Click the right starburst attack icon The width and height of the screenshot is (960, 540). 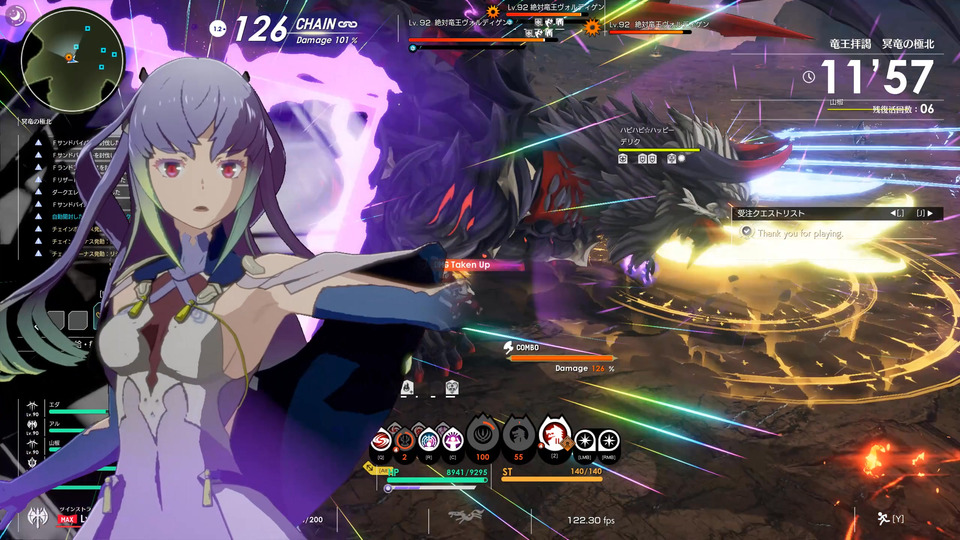tap(609, 439)
